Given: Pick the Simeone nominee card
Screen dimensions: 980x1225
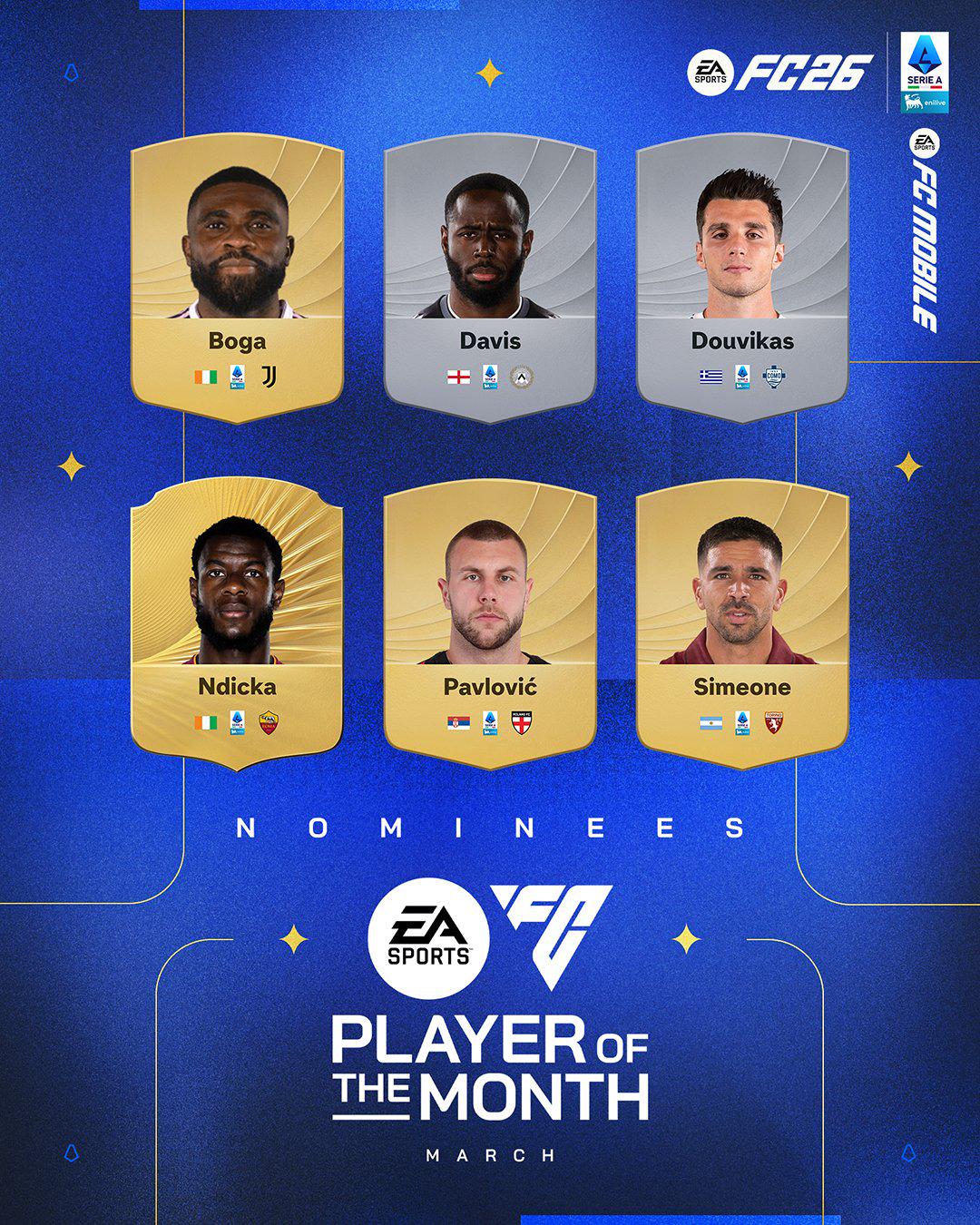Looking at the screenshot, I should click(x=742, y=622).
